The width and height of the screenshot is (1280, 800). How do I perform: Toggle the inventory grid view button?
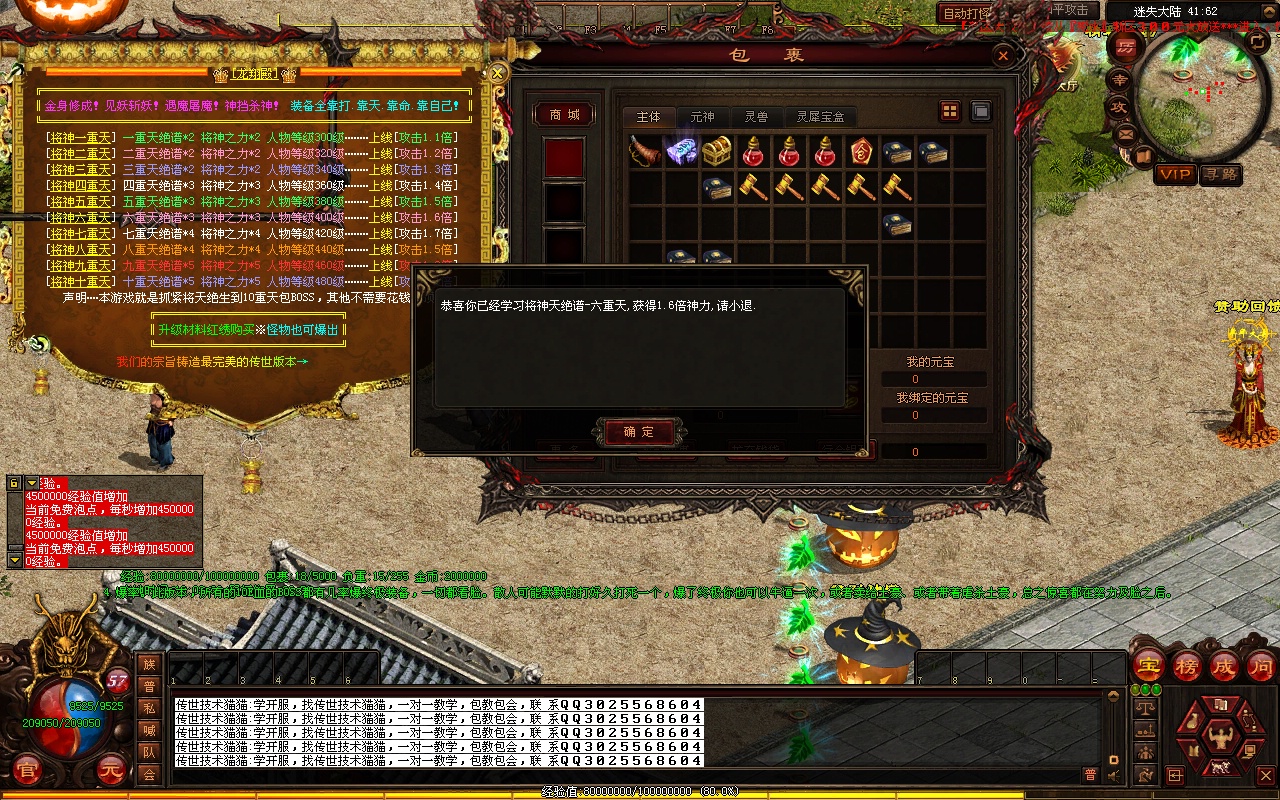950,111
